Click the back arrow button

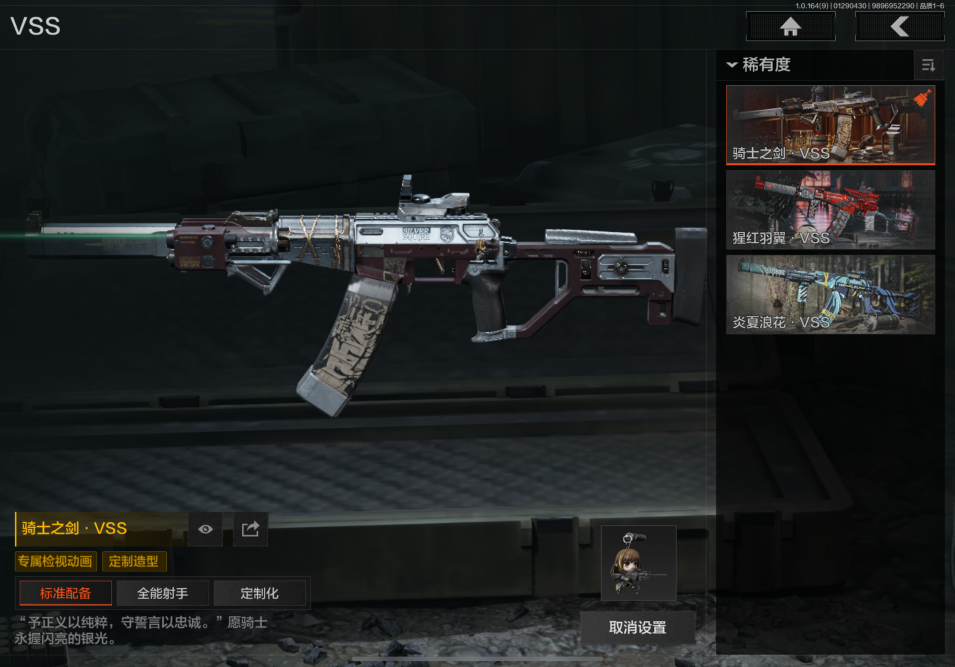899,27
